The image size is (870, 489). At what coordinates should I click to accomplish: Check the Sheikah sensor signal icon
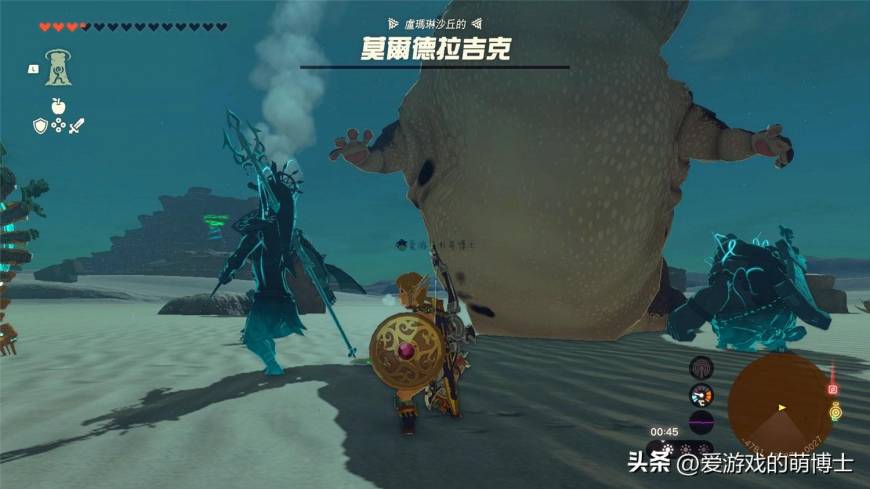tap(701, 367)
